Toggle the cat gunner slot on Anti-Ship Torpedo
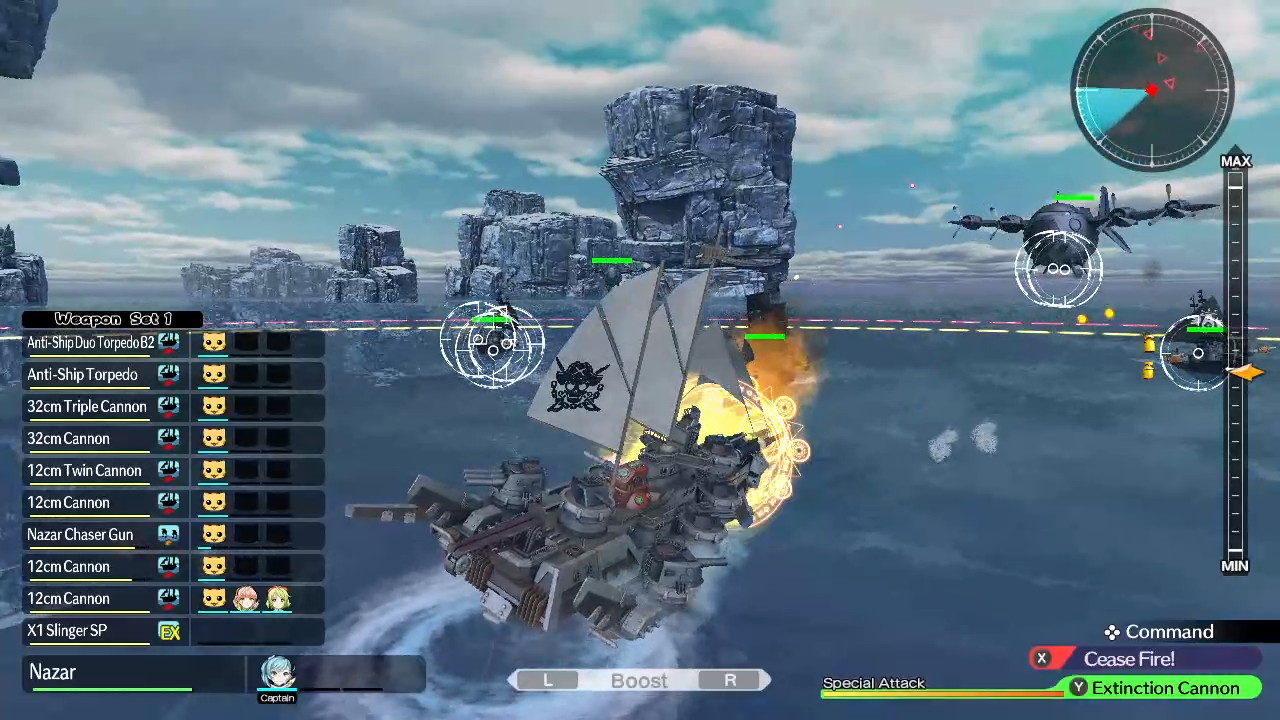The width and height of the screenshot is (1280, 720). 213,374
